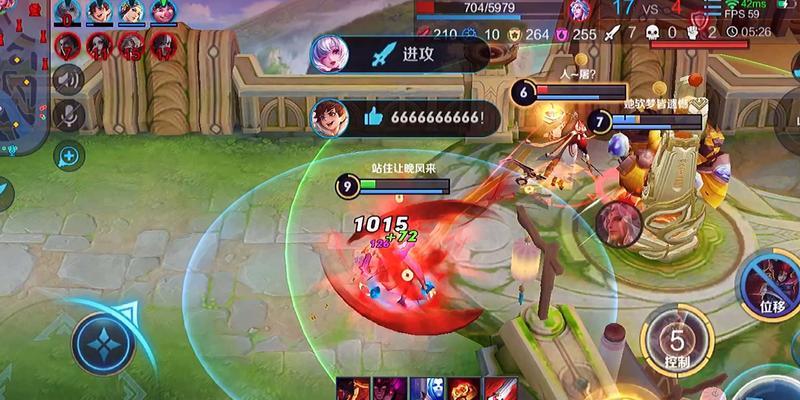The image size is (800, 400).
Task: Tap the virtual movement joystick
Action: pyautogui.click(x=103, y=343)
